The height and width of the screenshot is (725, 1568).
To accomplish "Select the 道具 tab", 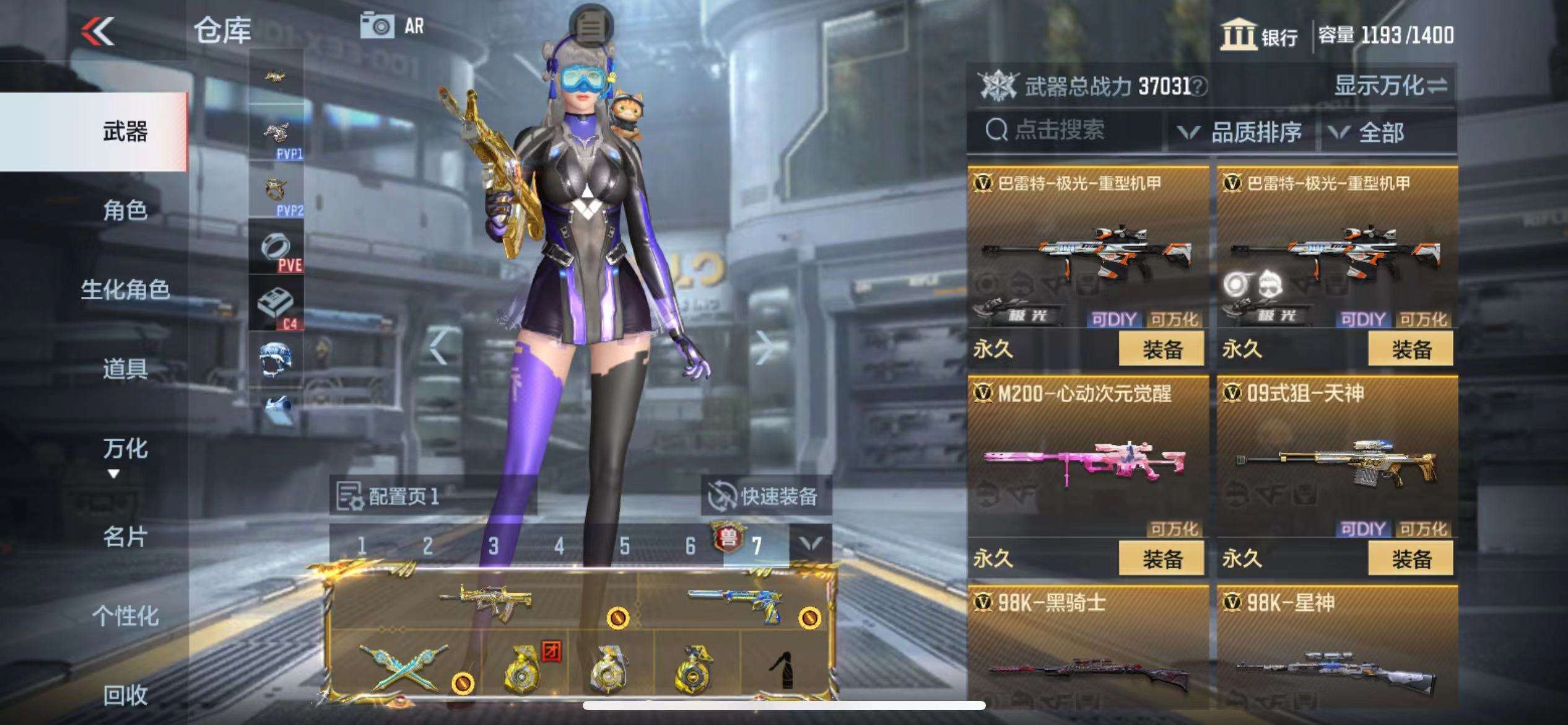I will tap(125, 369).
